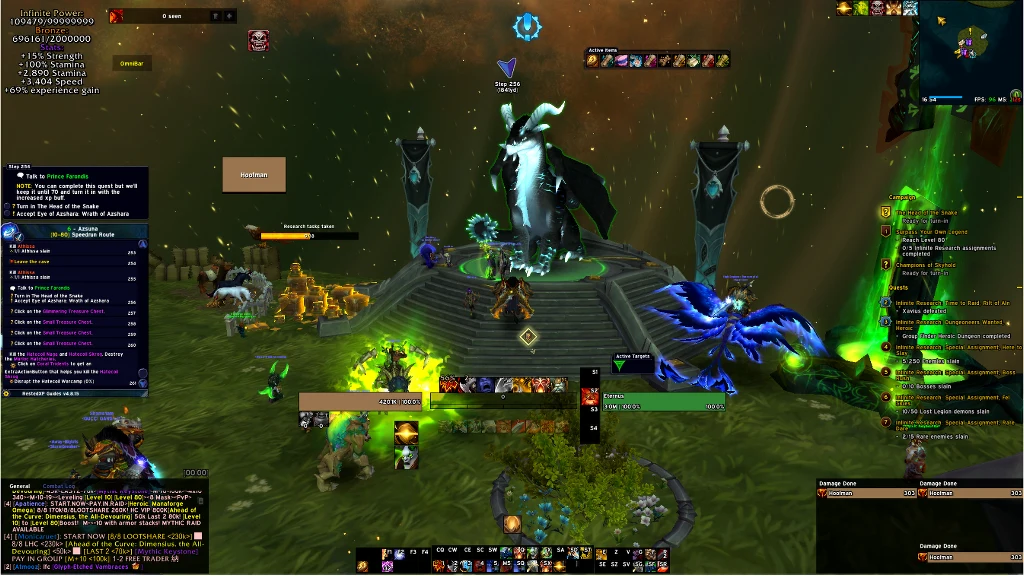Select the Damage Done meter header
1024x576 pixels.
(838, 484)
